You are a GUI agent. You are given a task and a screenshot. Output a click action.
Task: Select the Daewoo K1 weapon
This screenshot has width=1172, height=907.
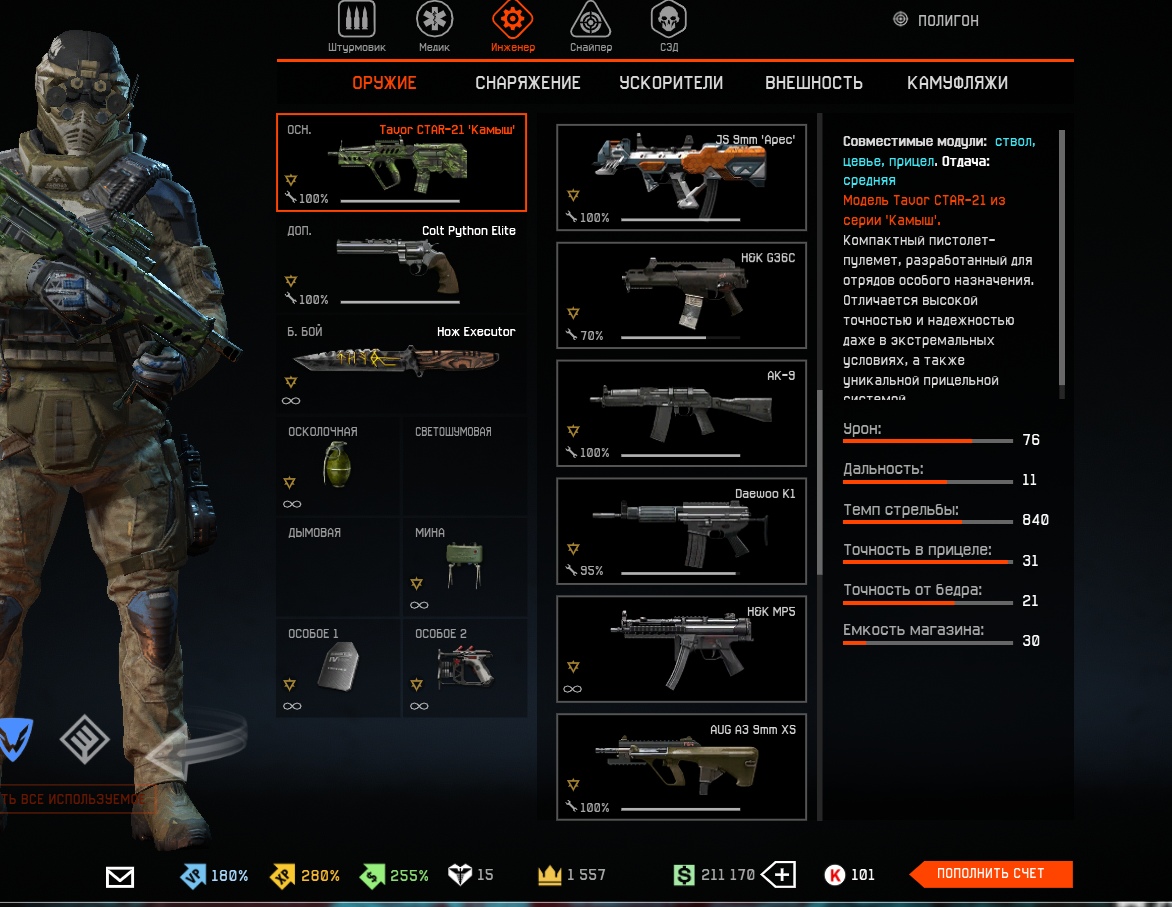(x=681, y=531)
